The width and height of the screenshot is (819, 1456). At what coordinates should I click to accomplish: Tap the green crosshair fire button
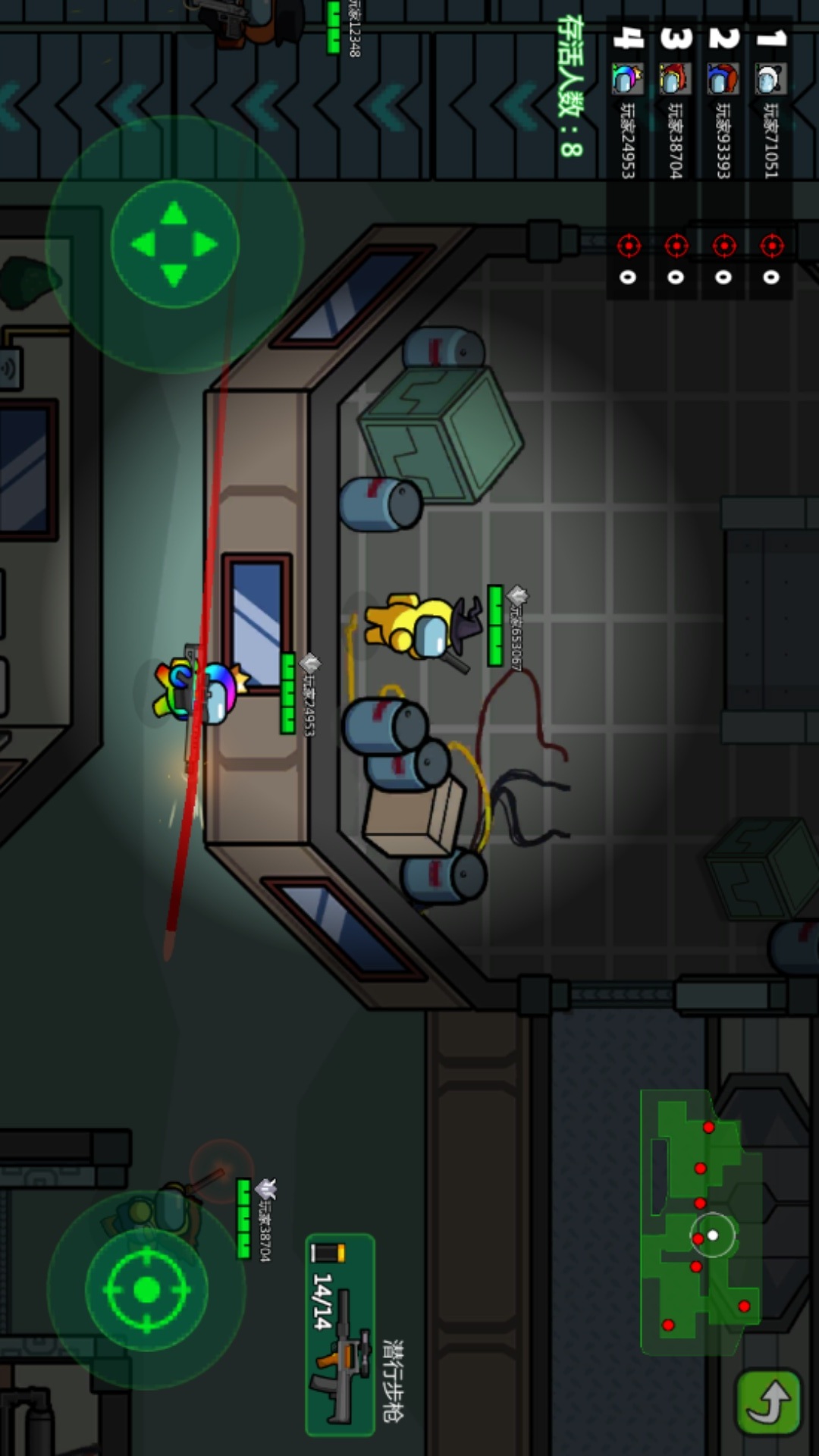(146, 1289)
